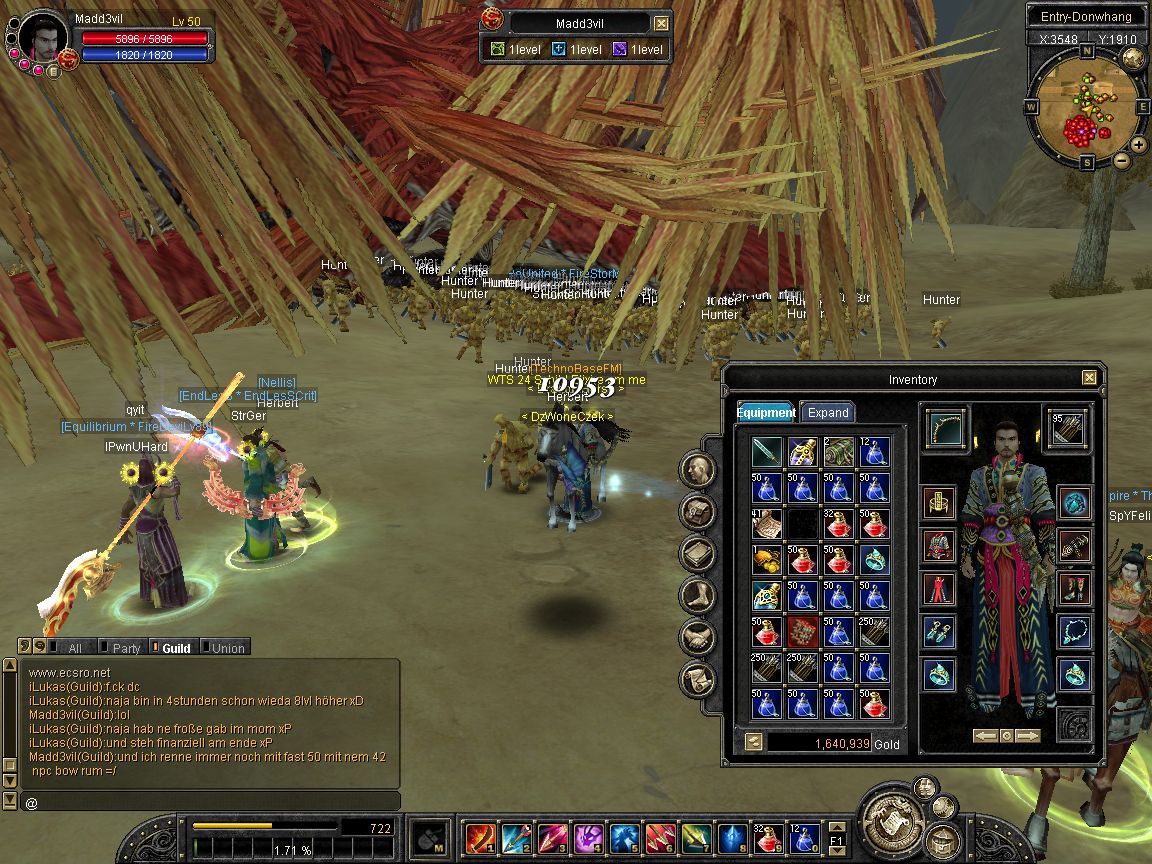Click the equipped necklace slot
Screen dimensions: 1152x864
[x=1075, y=632]
